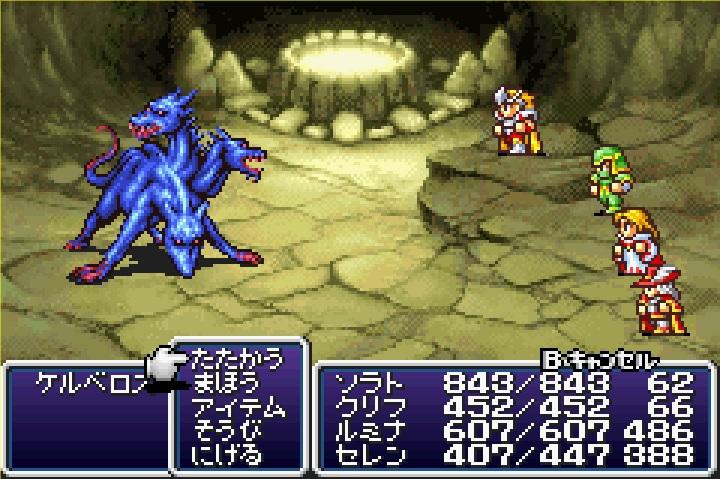Choose にげる to flee the battle
The image size is (720, 479).
point(224,456)
